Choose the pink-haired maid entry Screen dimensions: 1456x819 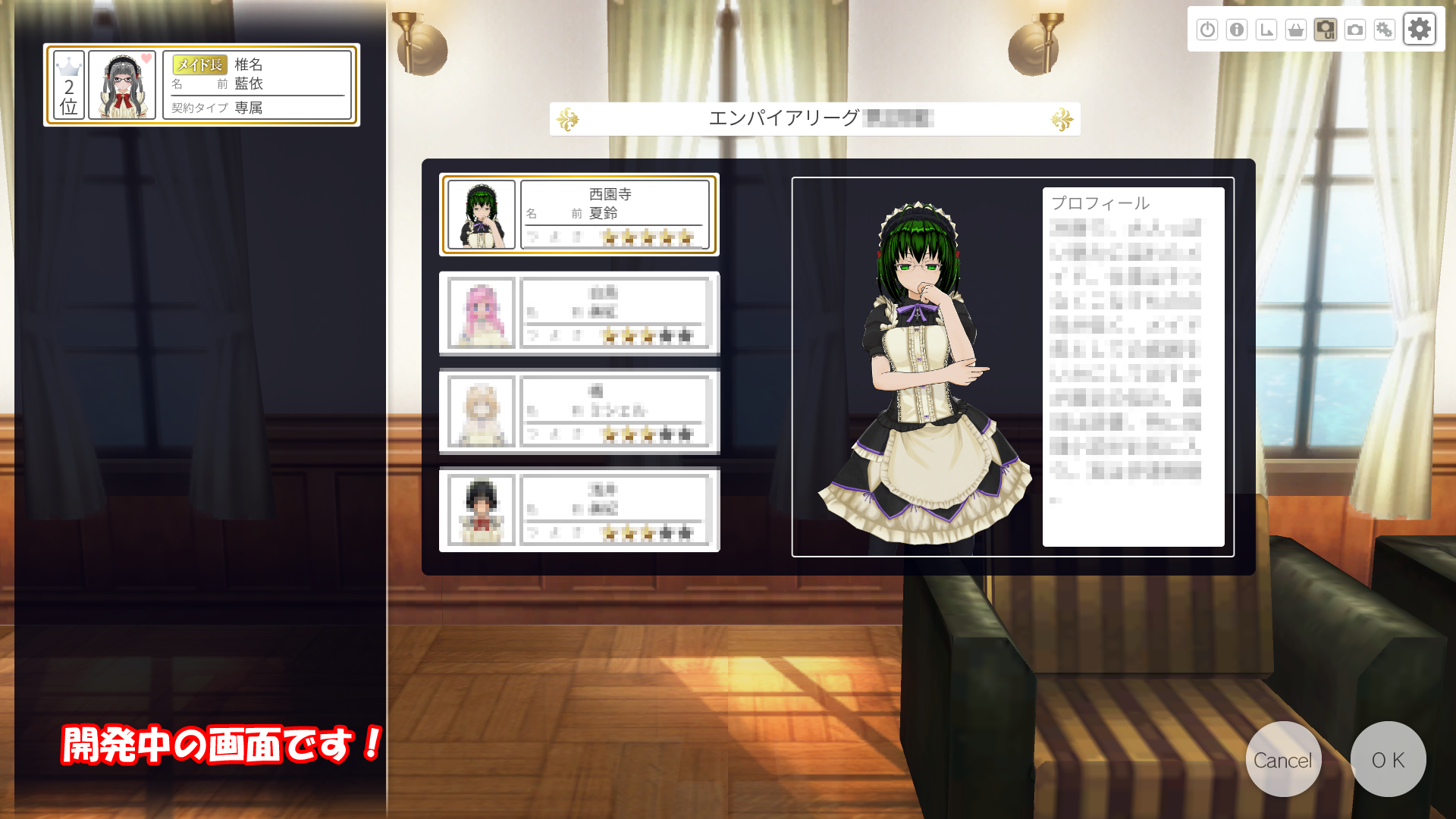pos(579,313)
